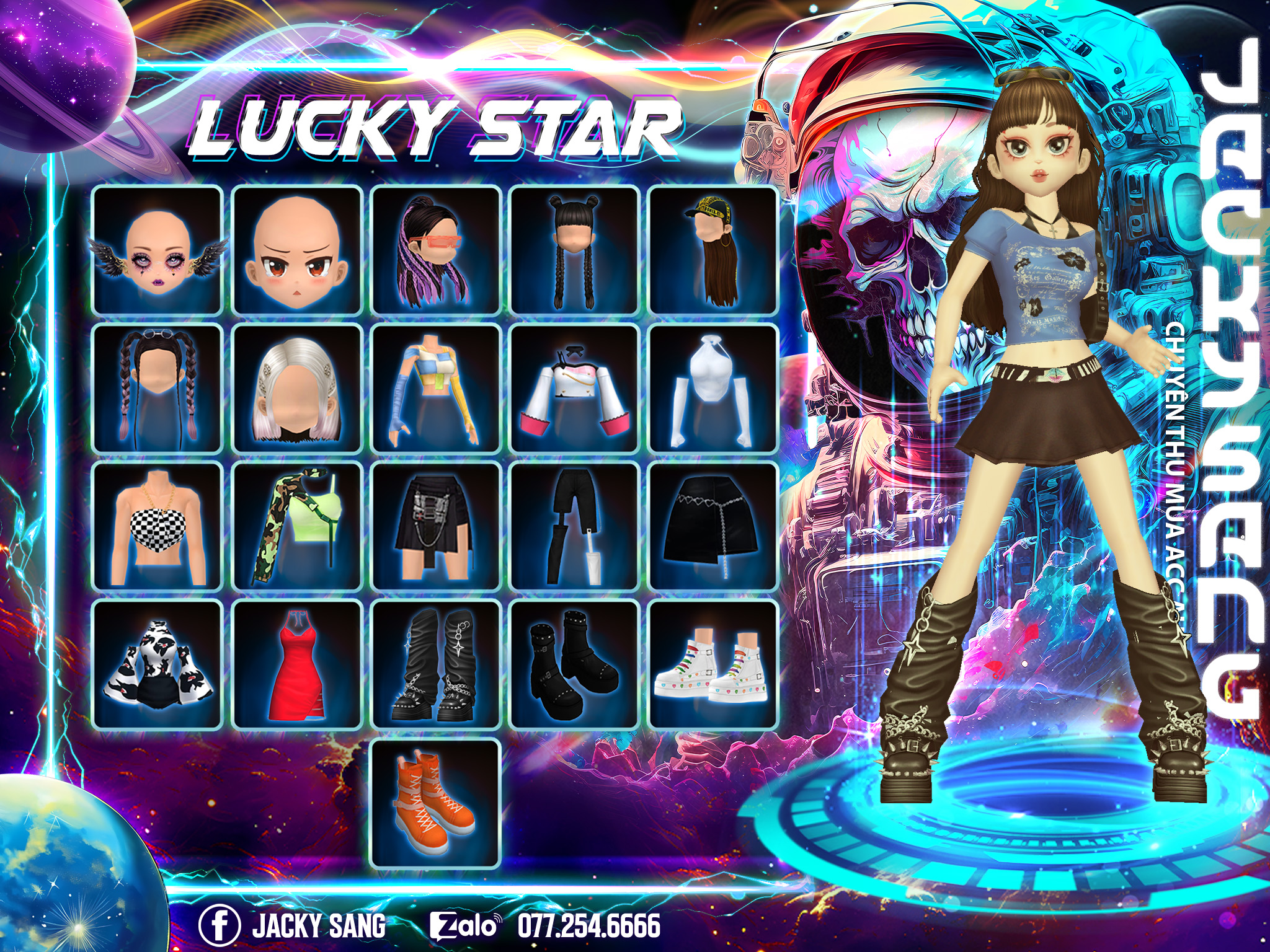Pick the purple braids with orange sunglasses
This screenshot has height=952, width=1270.
point(436,250)
